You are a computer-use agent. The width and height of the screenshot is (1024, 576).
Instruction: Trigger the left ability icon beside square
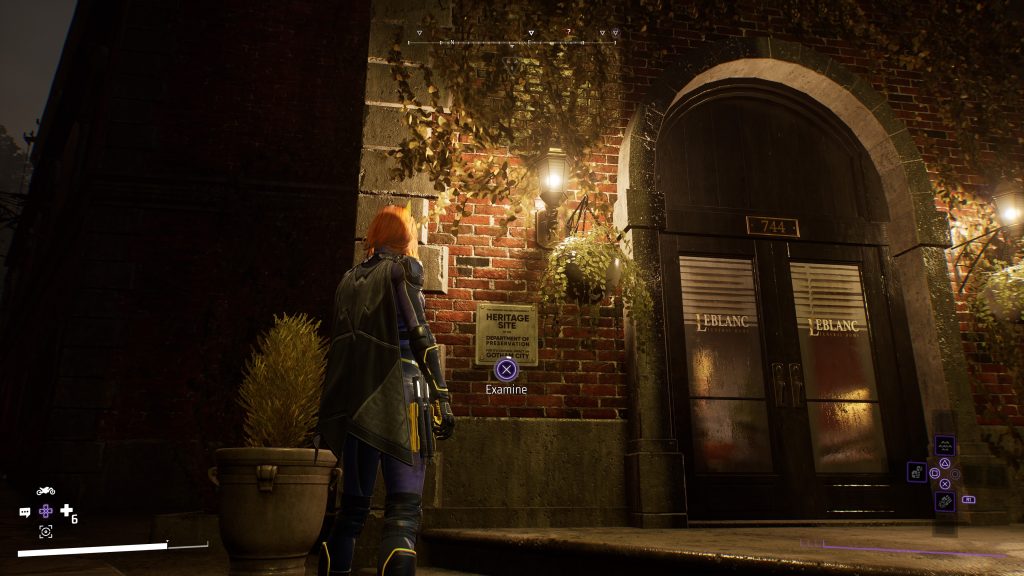tap(916, 472)
